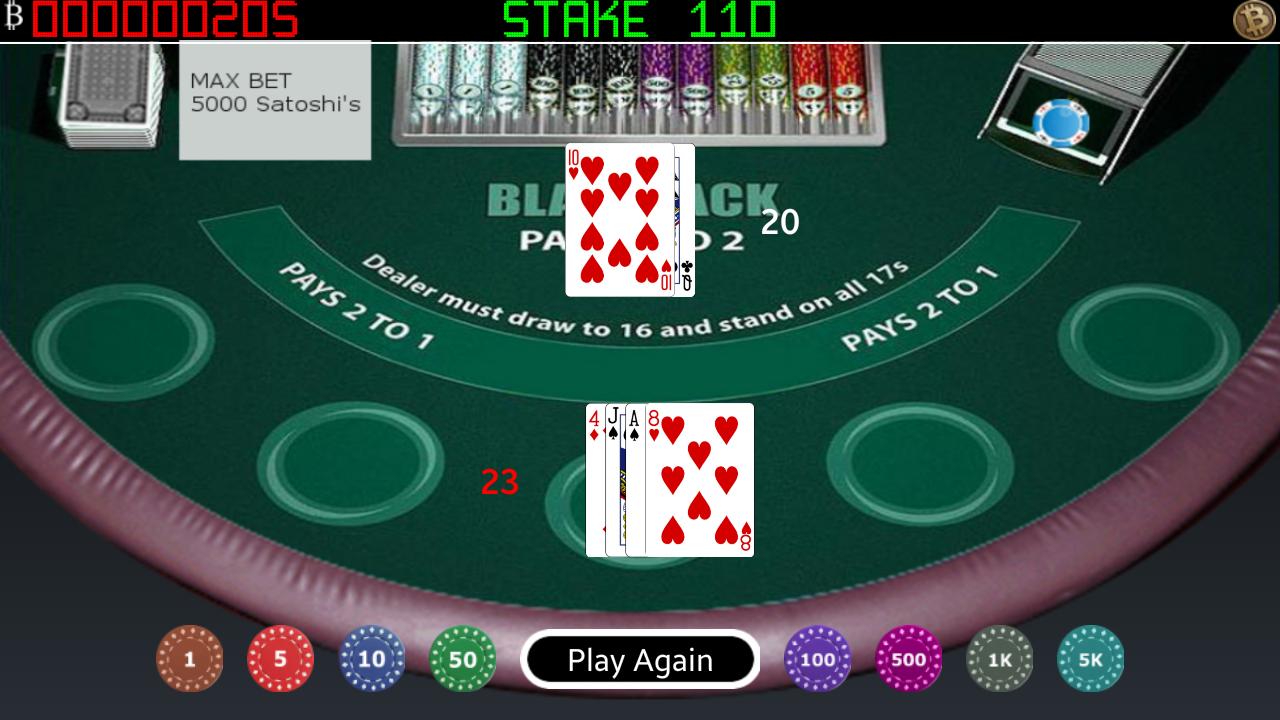Select the red 5 chip

(x=281, y=659)
